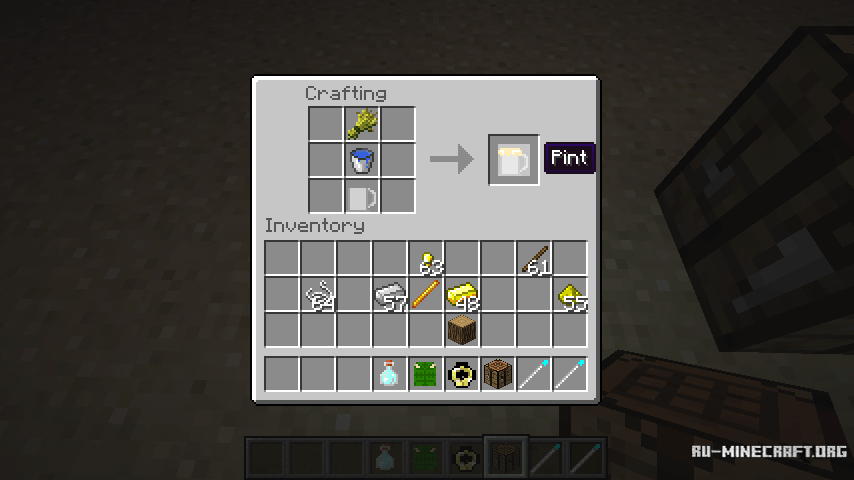Pick up the wheat in the crafting grid
This screenshot has height=480, width=854.
click(362, 124)
